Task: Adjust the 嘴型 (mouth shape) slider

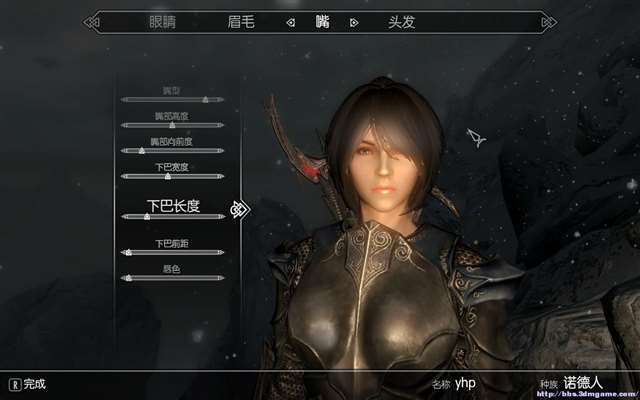Action: point(173,100)
